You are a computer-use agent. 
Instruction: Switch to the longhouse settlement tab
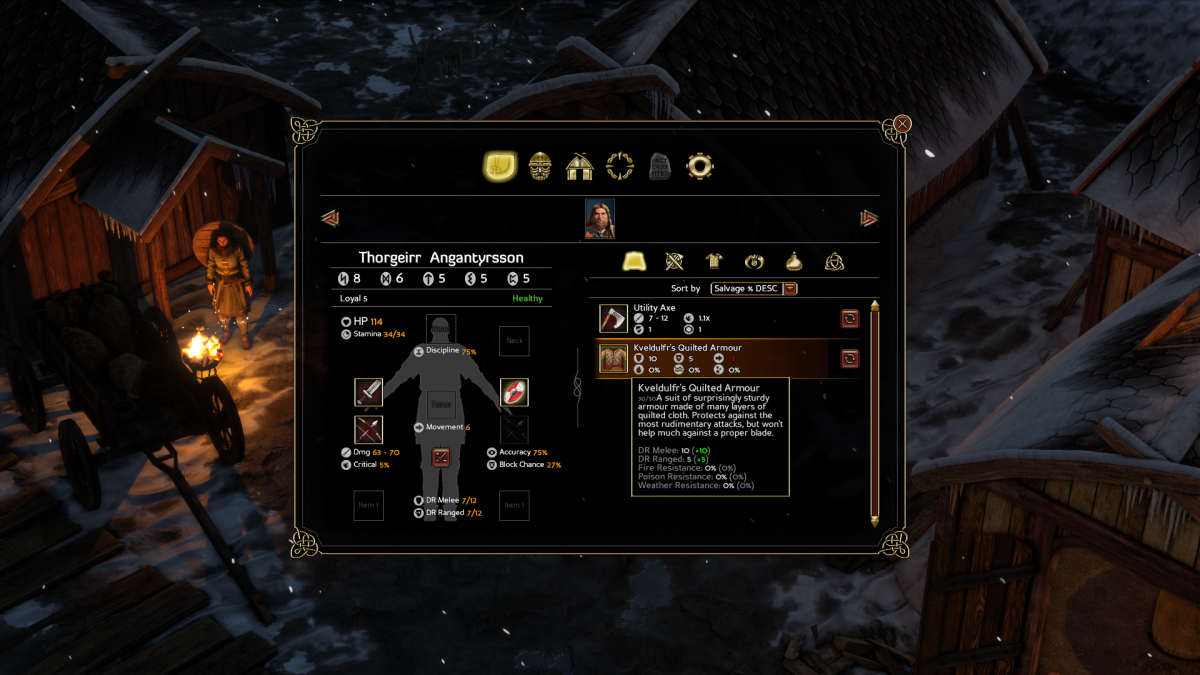coord(580,166)
